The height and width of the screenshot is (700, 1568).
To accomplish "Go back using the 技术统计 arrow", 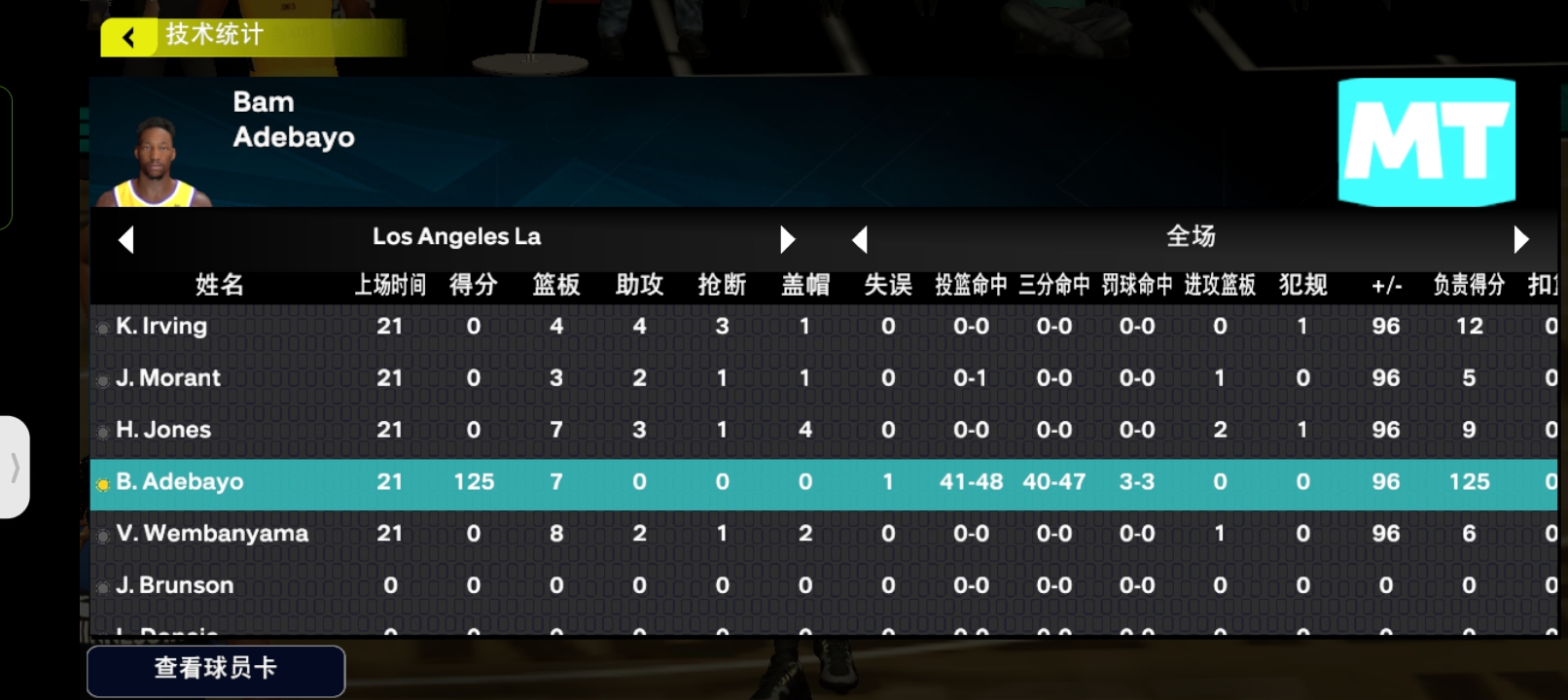I will pyautogui.click(x=129, y=37).
